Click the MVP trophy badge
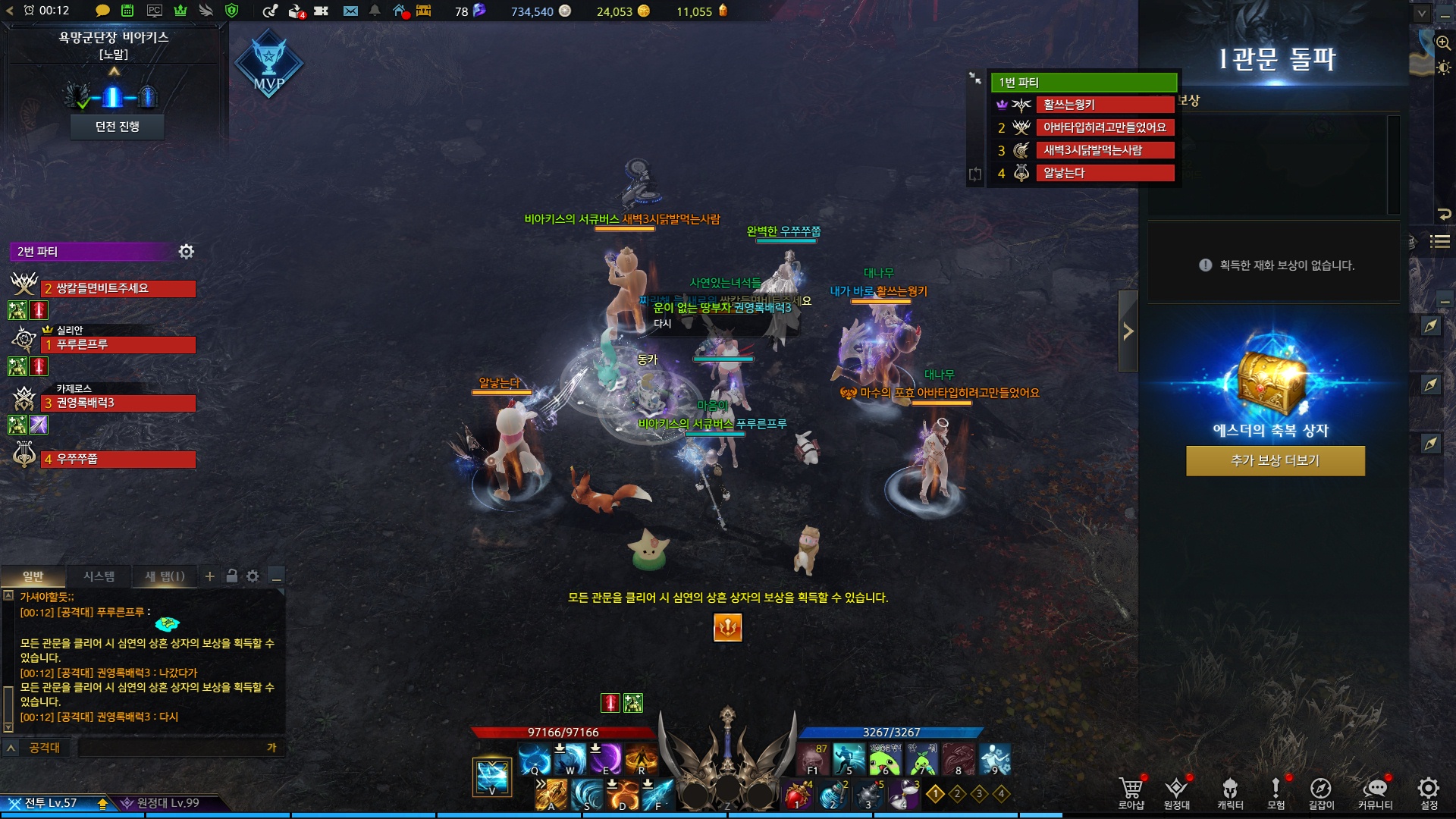Viewport: 1456px width, 819px height. (x=268, y=64)
